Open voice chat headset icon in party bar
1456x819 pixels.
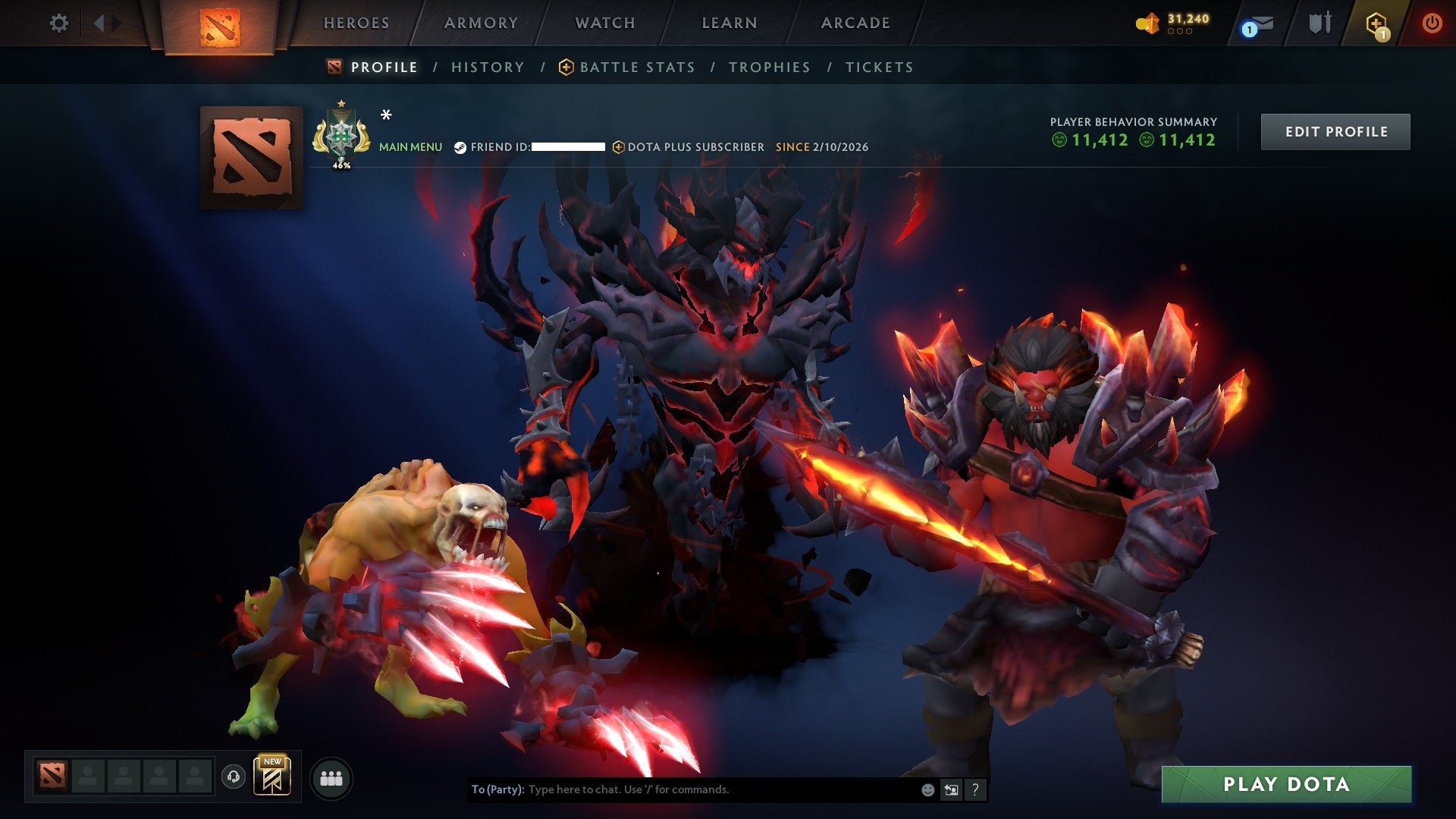tap(234, 777)
